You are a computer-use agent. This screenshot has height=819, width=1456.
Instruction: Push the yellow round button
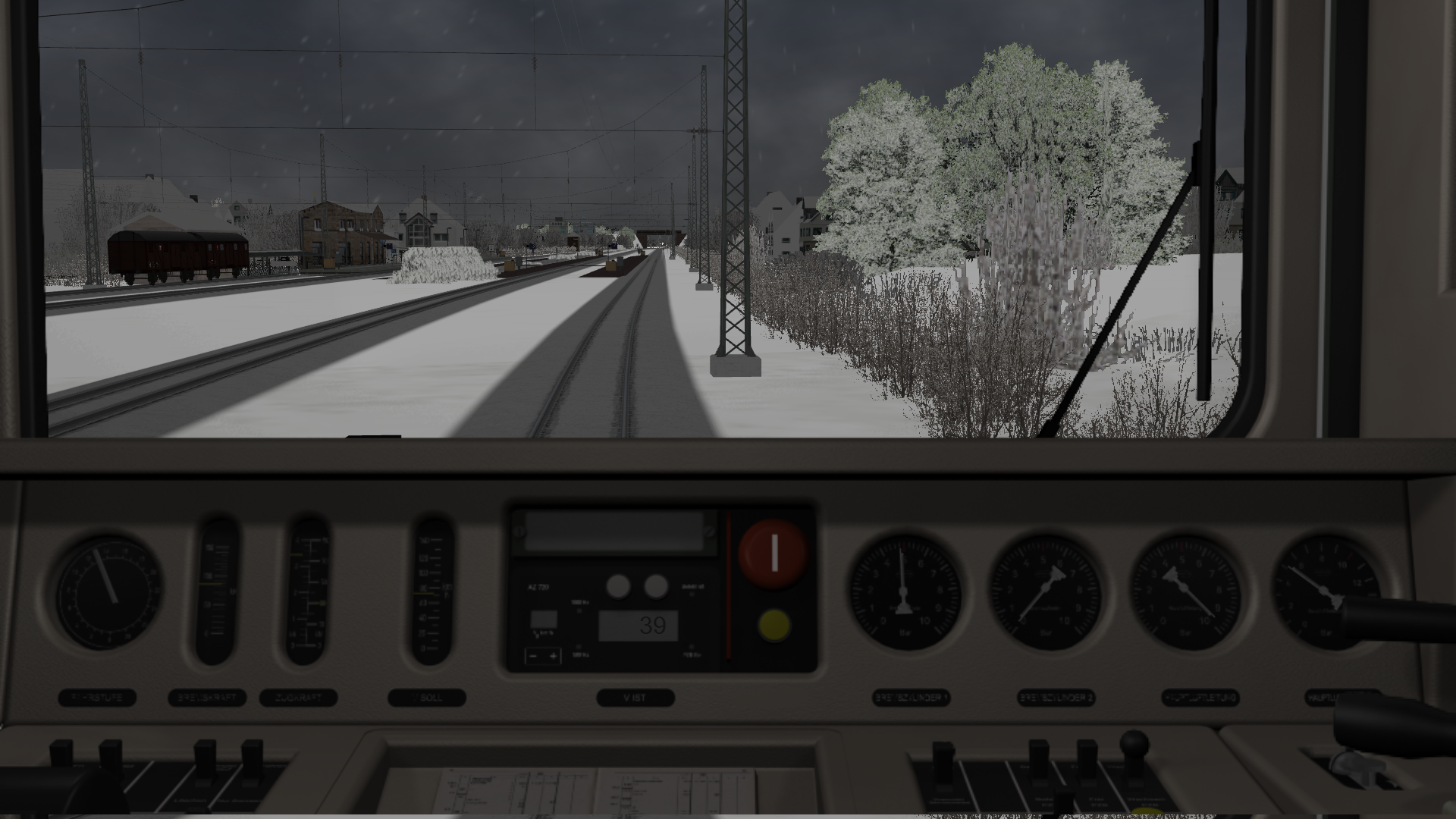point(773,625)
